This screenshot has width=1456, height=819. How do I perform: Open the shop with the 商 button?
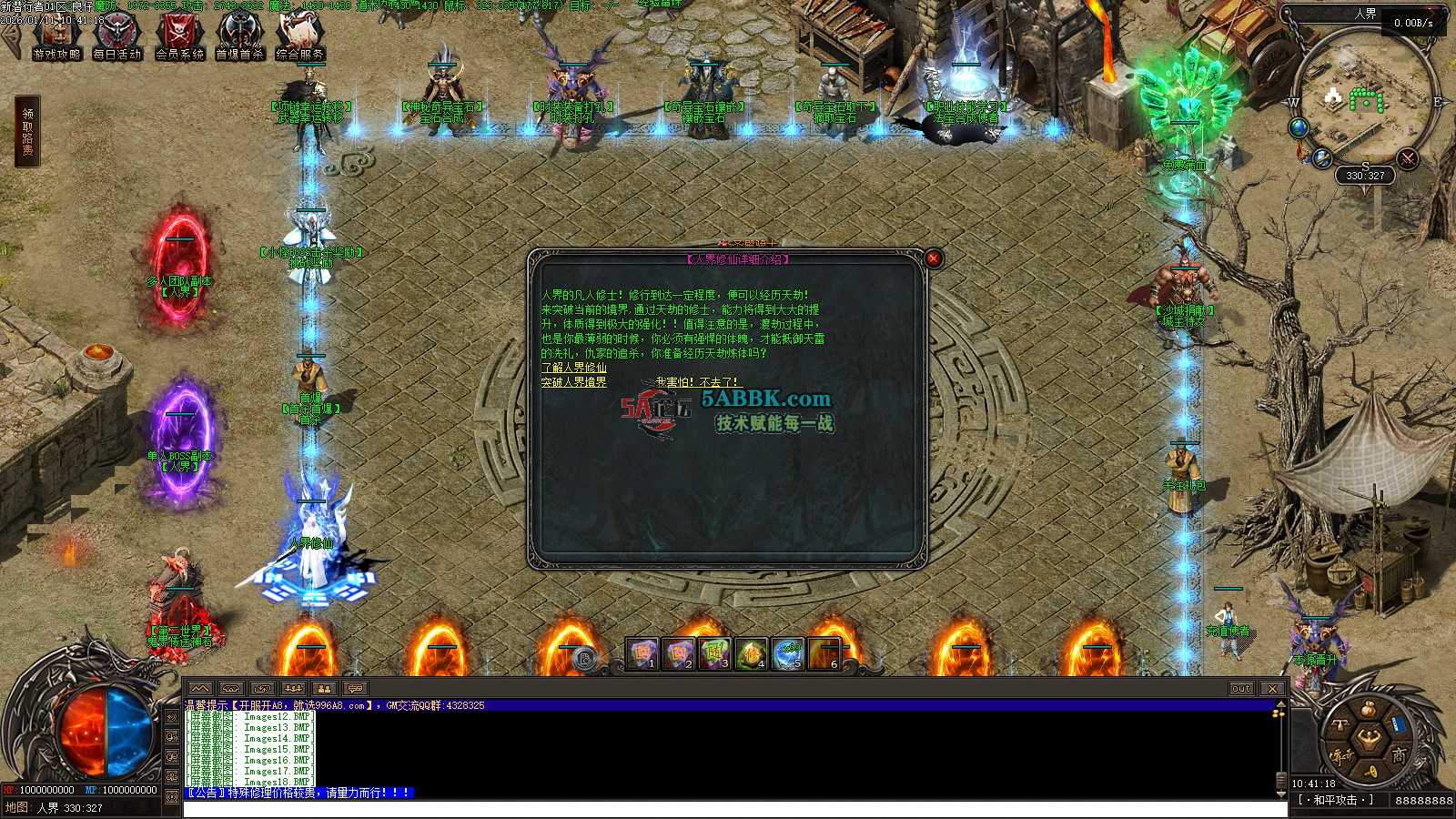coord(1398,754)
